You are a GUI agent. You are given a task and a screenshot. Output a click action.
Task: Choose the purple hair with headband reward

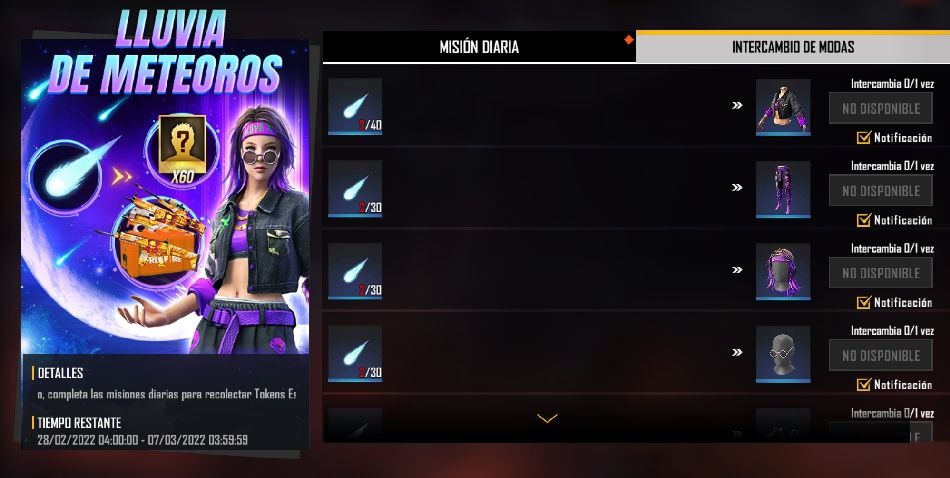783,270
